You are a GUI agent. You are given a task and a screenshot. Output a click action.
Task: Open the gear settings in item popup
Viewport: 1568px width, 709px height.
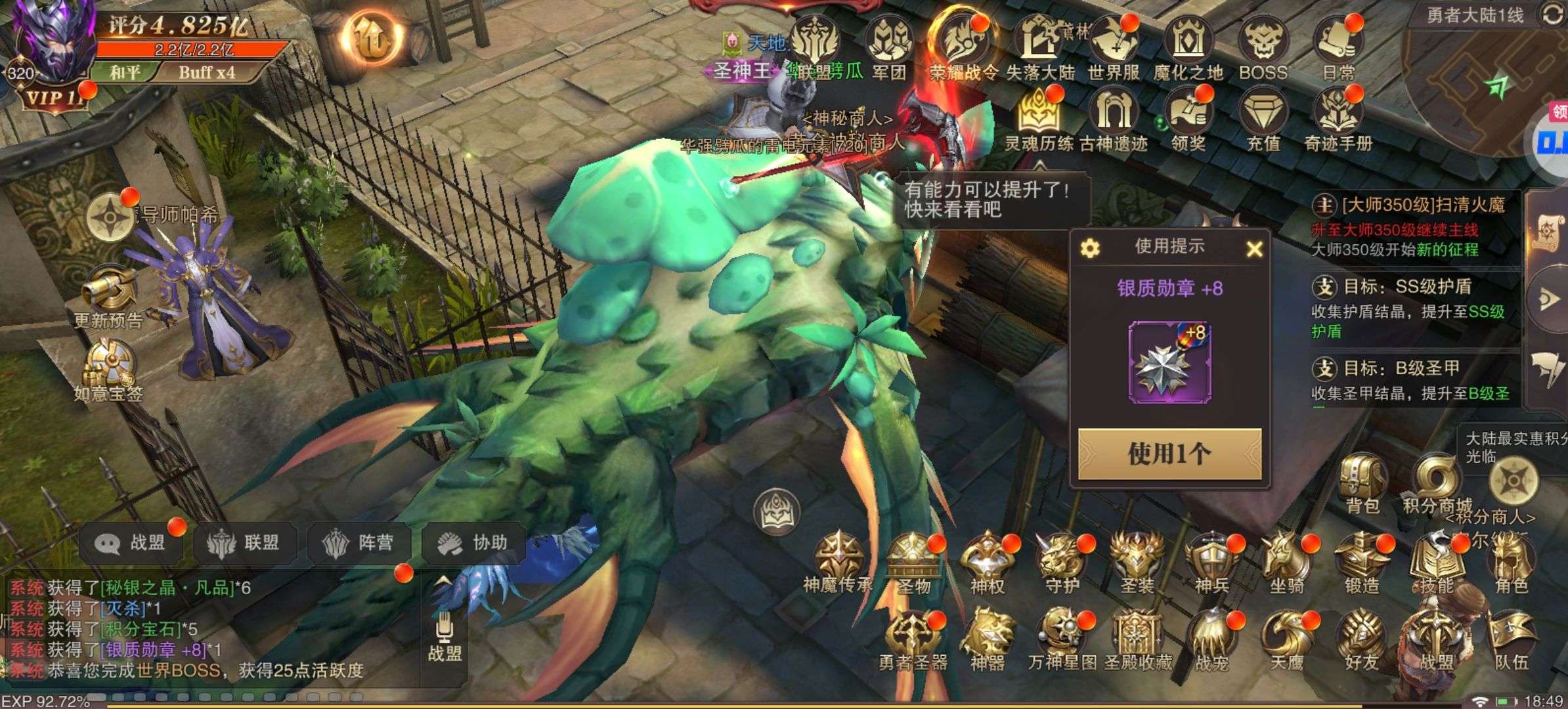[x=1090, y=249]
